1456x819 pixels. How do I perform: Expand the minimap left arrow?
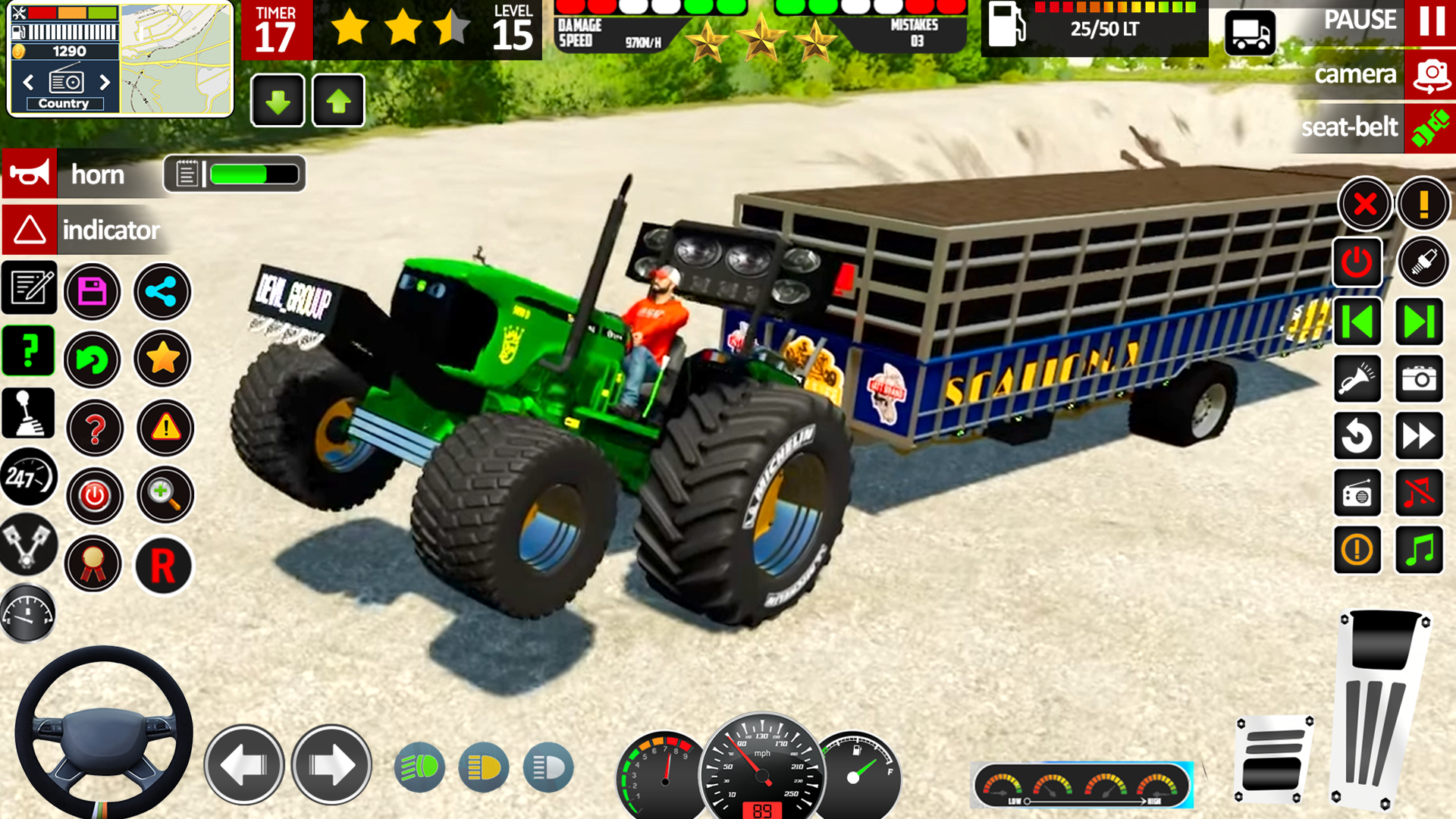point(28,80)
